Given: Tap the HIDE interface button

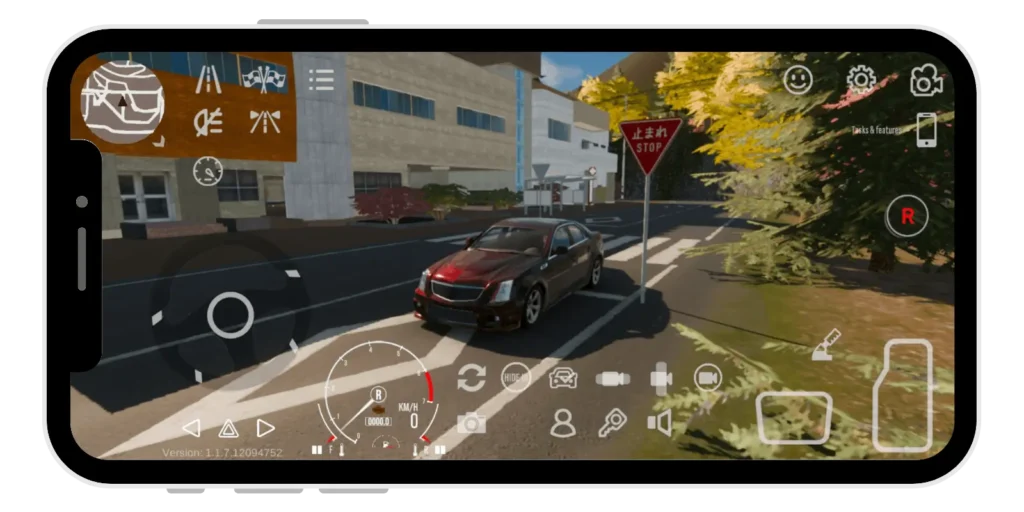Looking at the screenshot, I should [515, 377].
